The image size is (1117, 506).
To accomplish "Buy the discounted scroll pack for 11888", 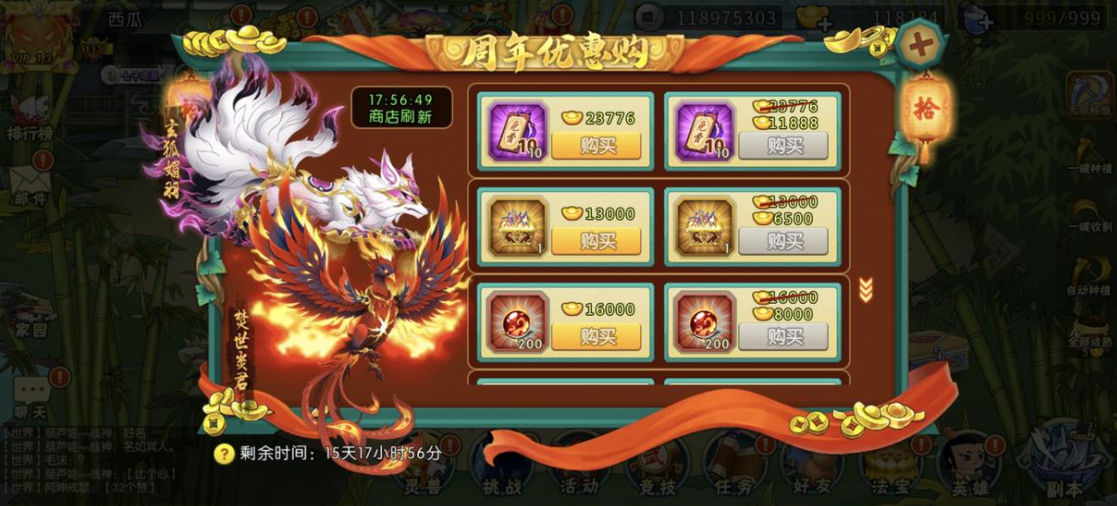I will point(784,146).
